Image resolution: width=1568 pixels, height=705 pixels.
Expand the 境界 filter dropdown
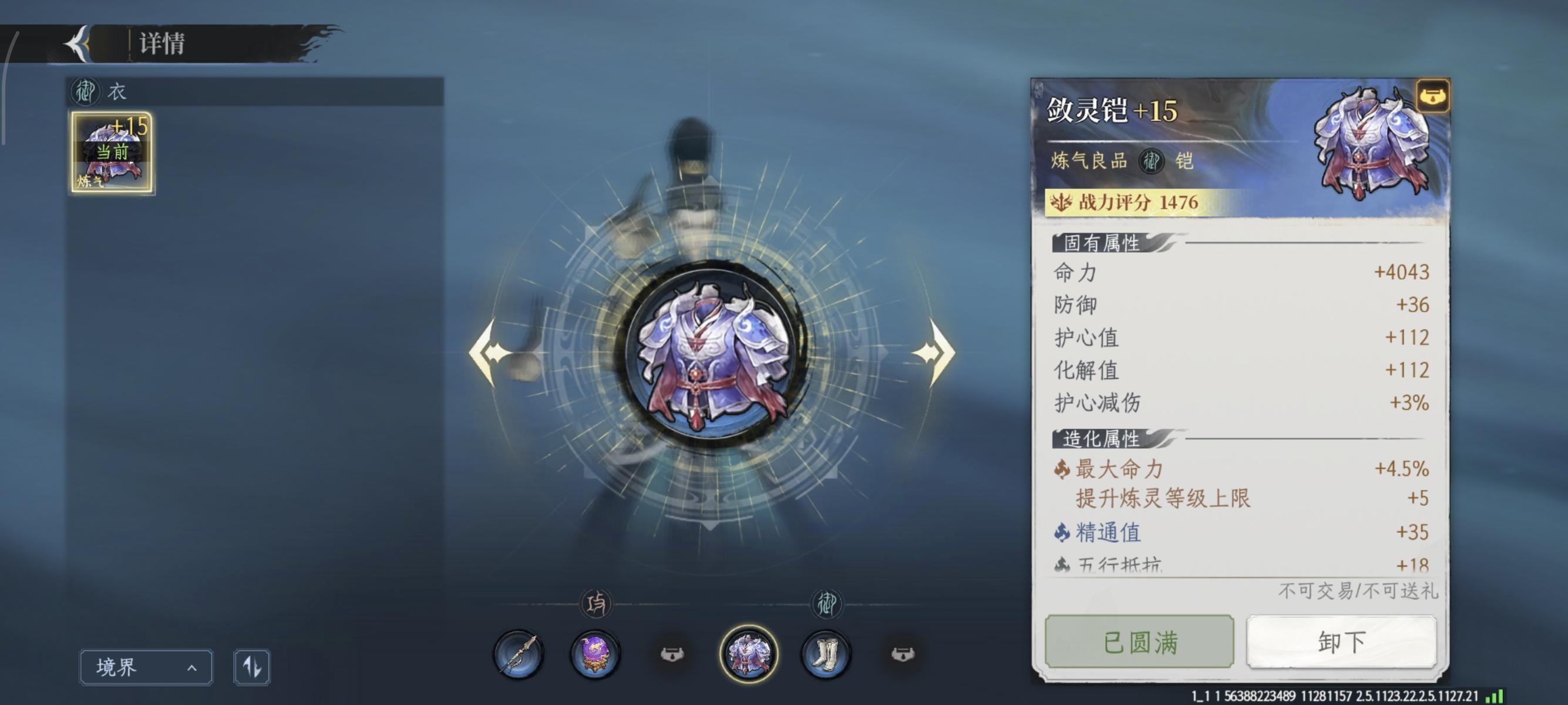coord(145,667)
